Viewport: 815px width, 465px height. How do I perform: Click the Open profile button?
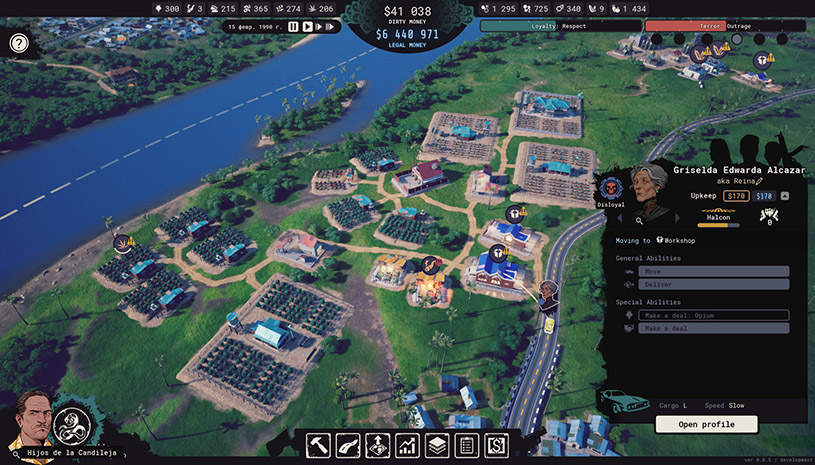coord(706,424)
